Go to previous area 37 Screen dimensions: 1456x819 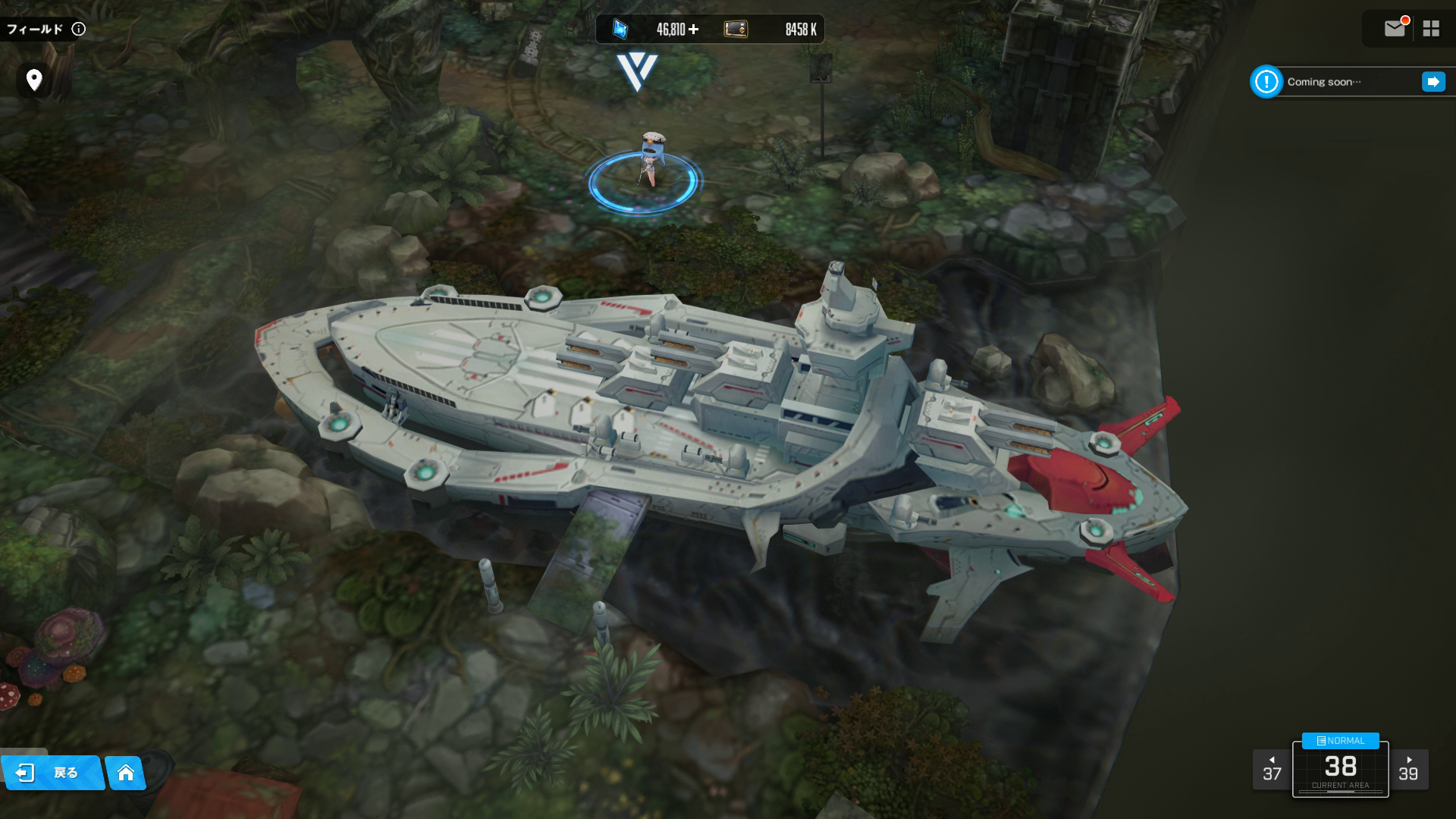1272,770
